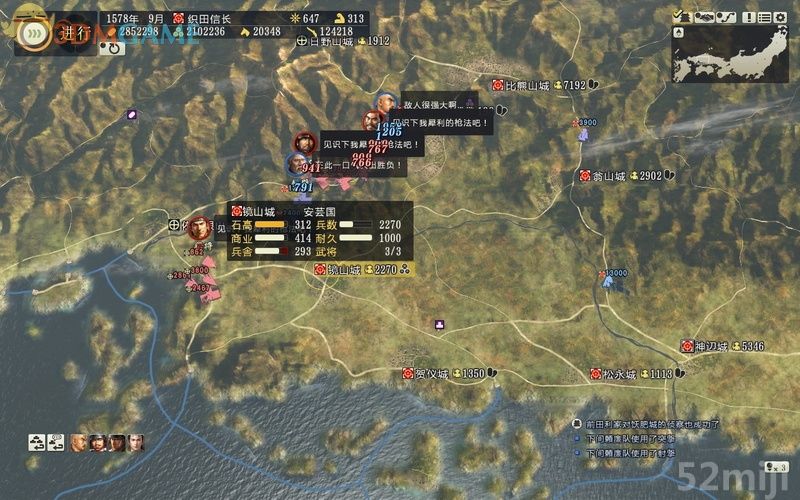Toggle the castle checkmark map filter
The height and width of the screenshot is (500, 800).
[681, 16]
